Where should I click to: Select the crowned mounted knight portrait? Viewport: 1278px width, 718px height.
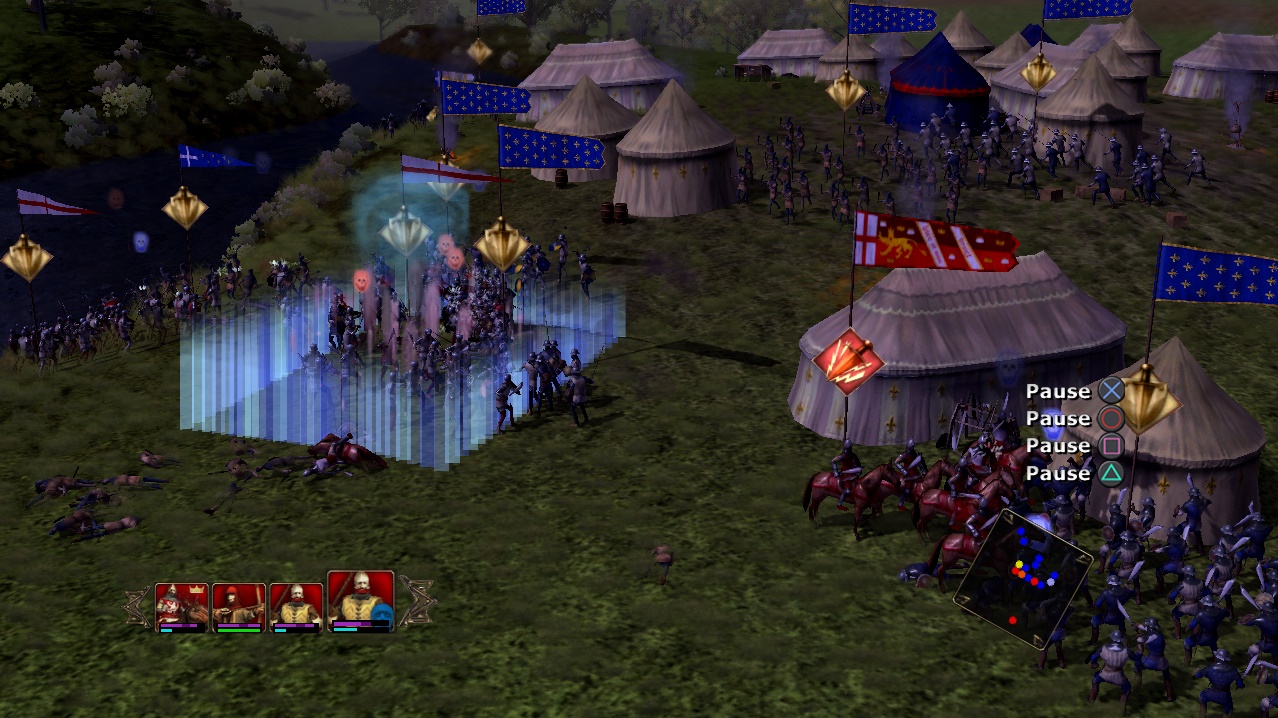coord(182,606)
